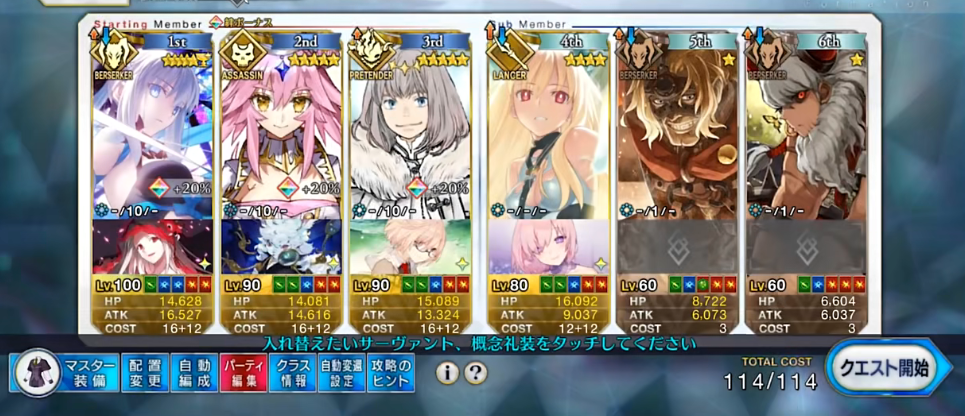The image size is (965, 416).
Task: Open 自動変還設定 settings
Action: 341,372
